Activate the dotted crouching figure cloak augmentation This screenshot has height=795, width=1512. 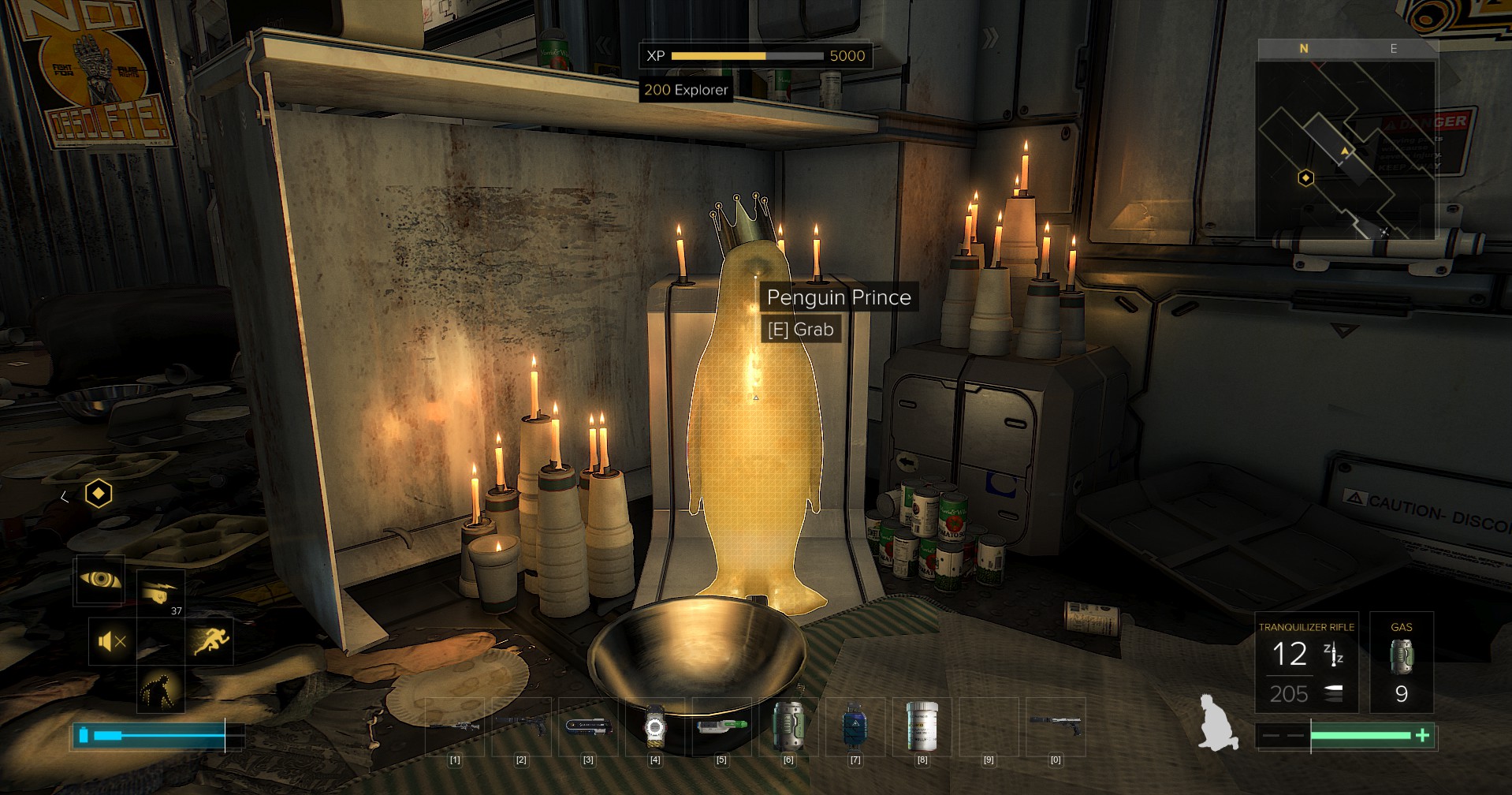pyautogui.click(x=161, y=690)
